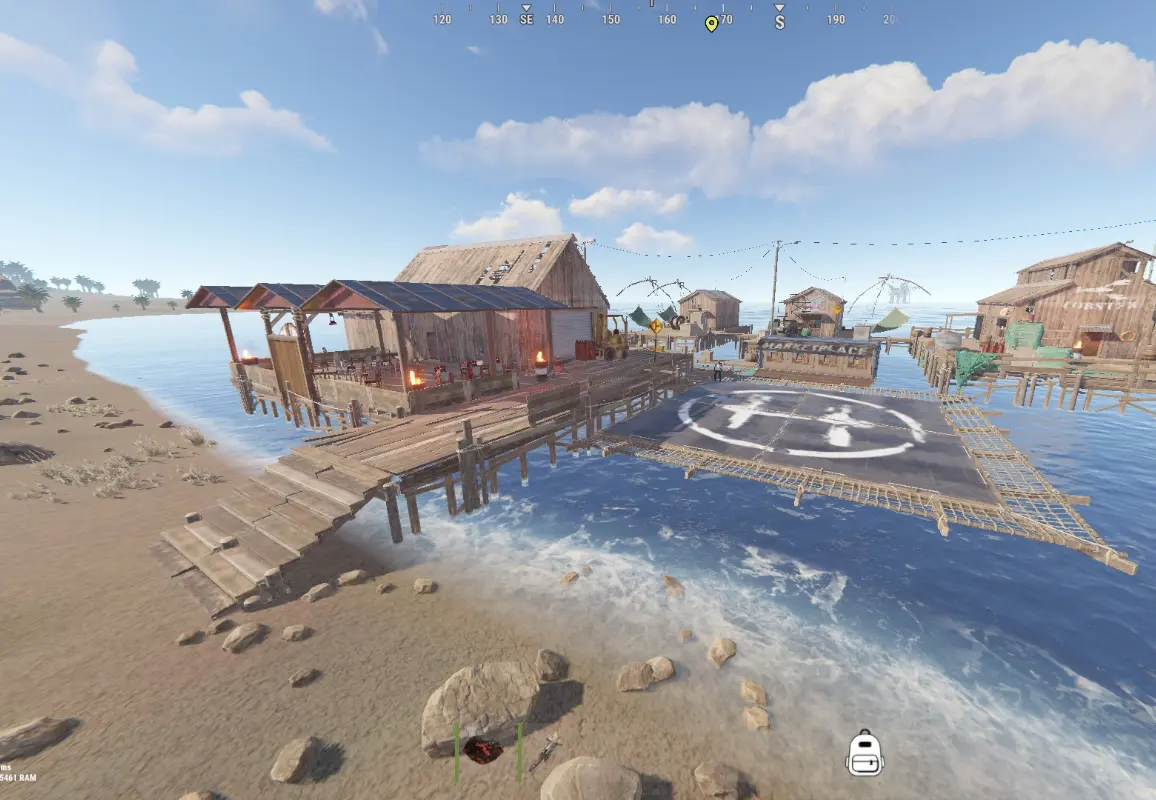Select the rifle slot in the hotbar
Viewport: 1156px width, 800px height.
click(x=544, y=752)
